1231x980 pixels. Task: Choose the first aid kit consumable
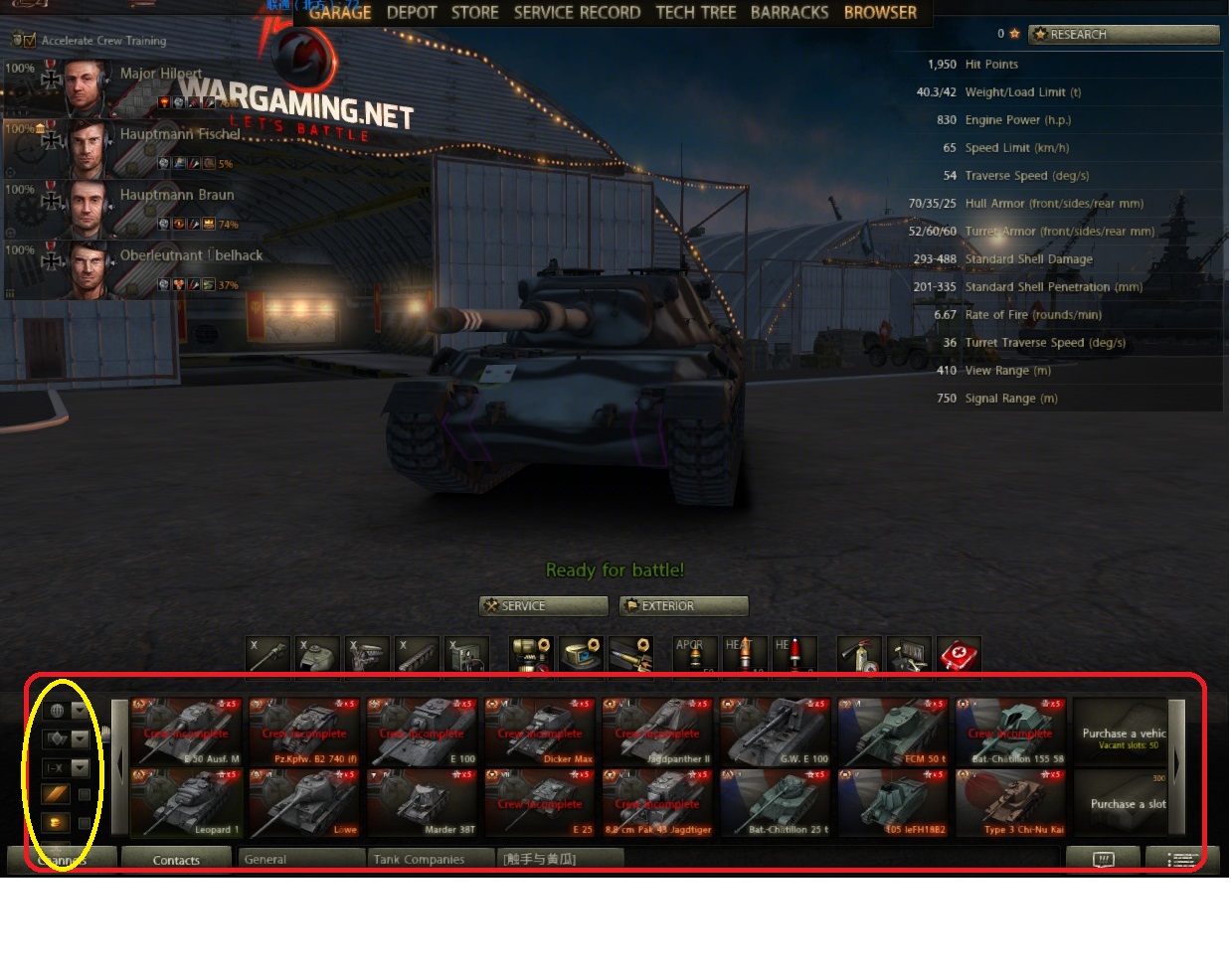(x=959, y=655)
